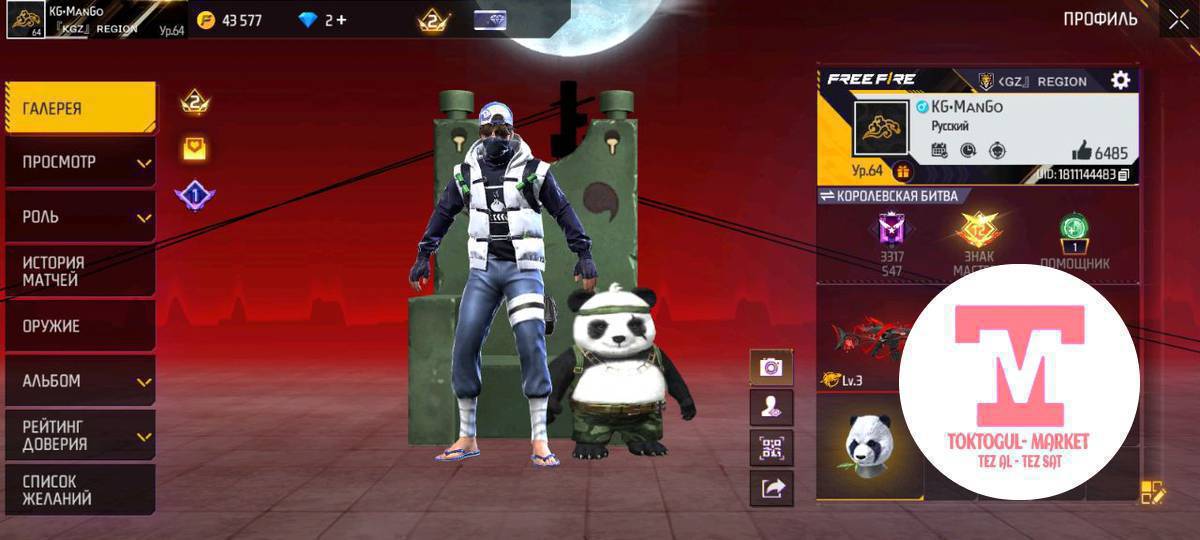Expand the Просмотр menu section
Screen dimensions: 1200x540
tap(79, 162)
